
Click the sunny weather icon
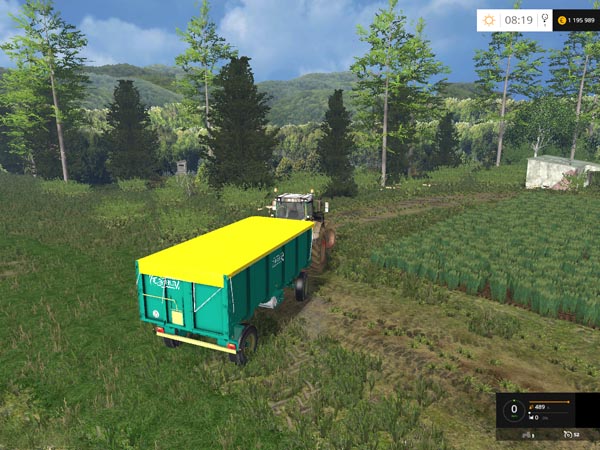pyautogui.click(x=489, y=19)
